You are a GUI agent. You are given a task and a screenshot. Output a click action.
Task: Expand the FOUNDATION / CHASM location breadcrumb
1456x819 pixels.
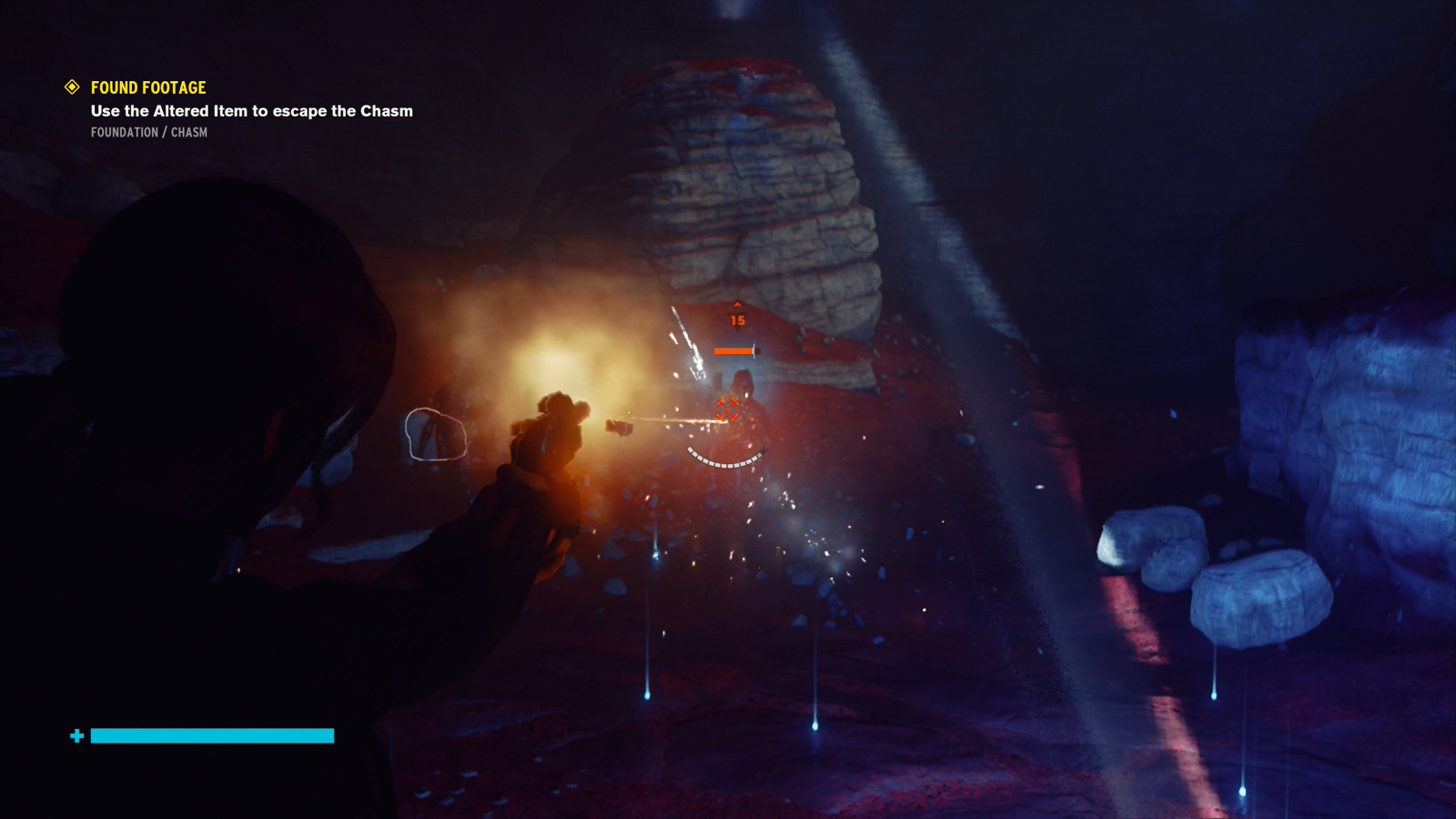148,132
